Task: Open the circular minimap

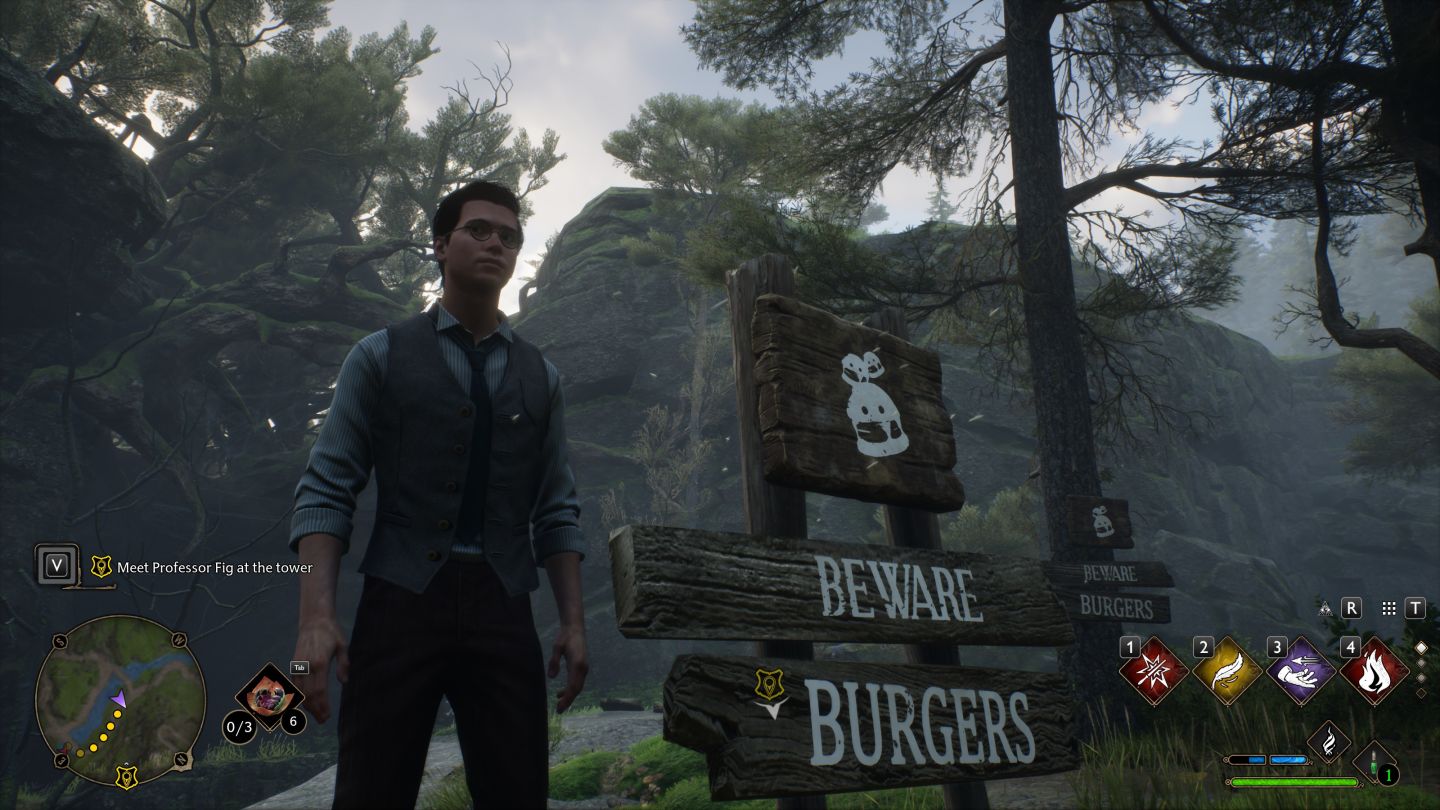Action: tap(120, 700)
